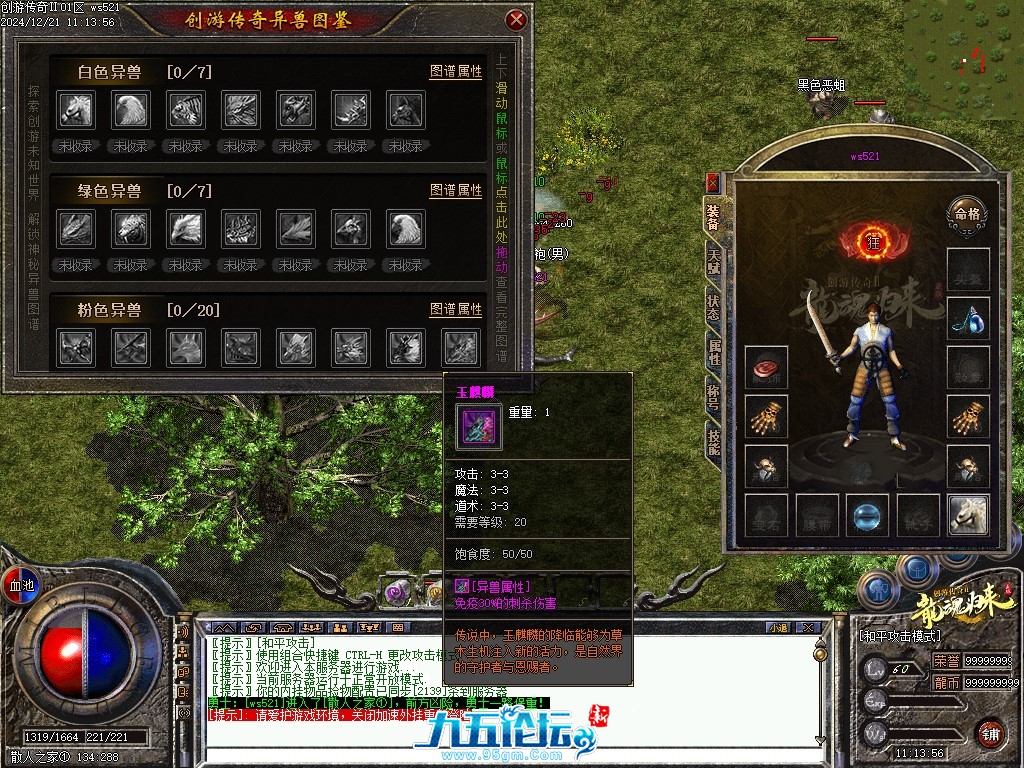This screenshot has height=768, width=1024.
Task: Open 图谱属性 for 绿色异兽
Action: tap(456, 190)
